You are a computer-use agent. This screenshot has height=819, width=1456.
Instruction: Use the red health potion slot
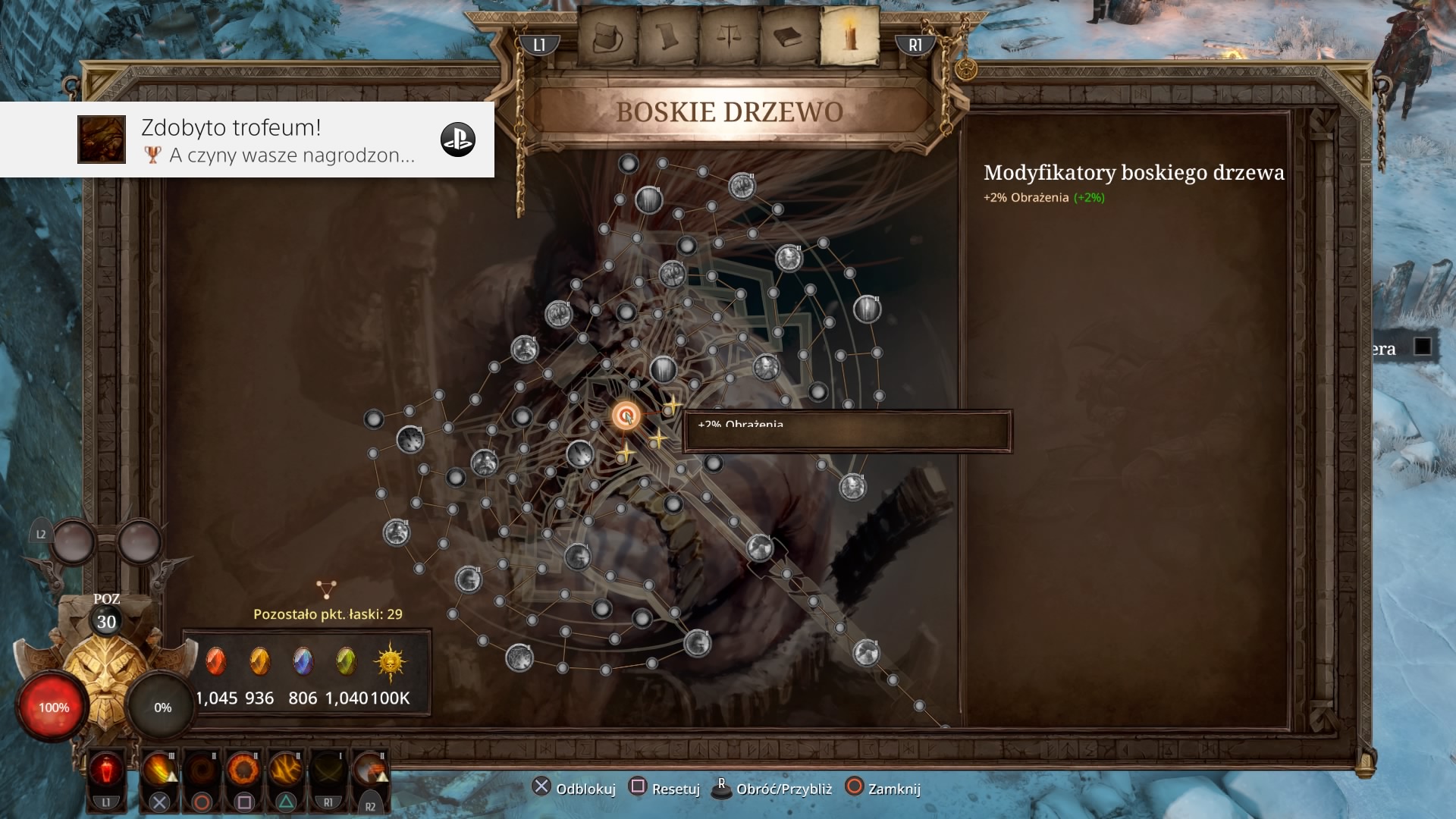pyautogui.click(x=106, y=771)
